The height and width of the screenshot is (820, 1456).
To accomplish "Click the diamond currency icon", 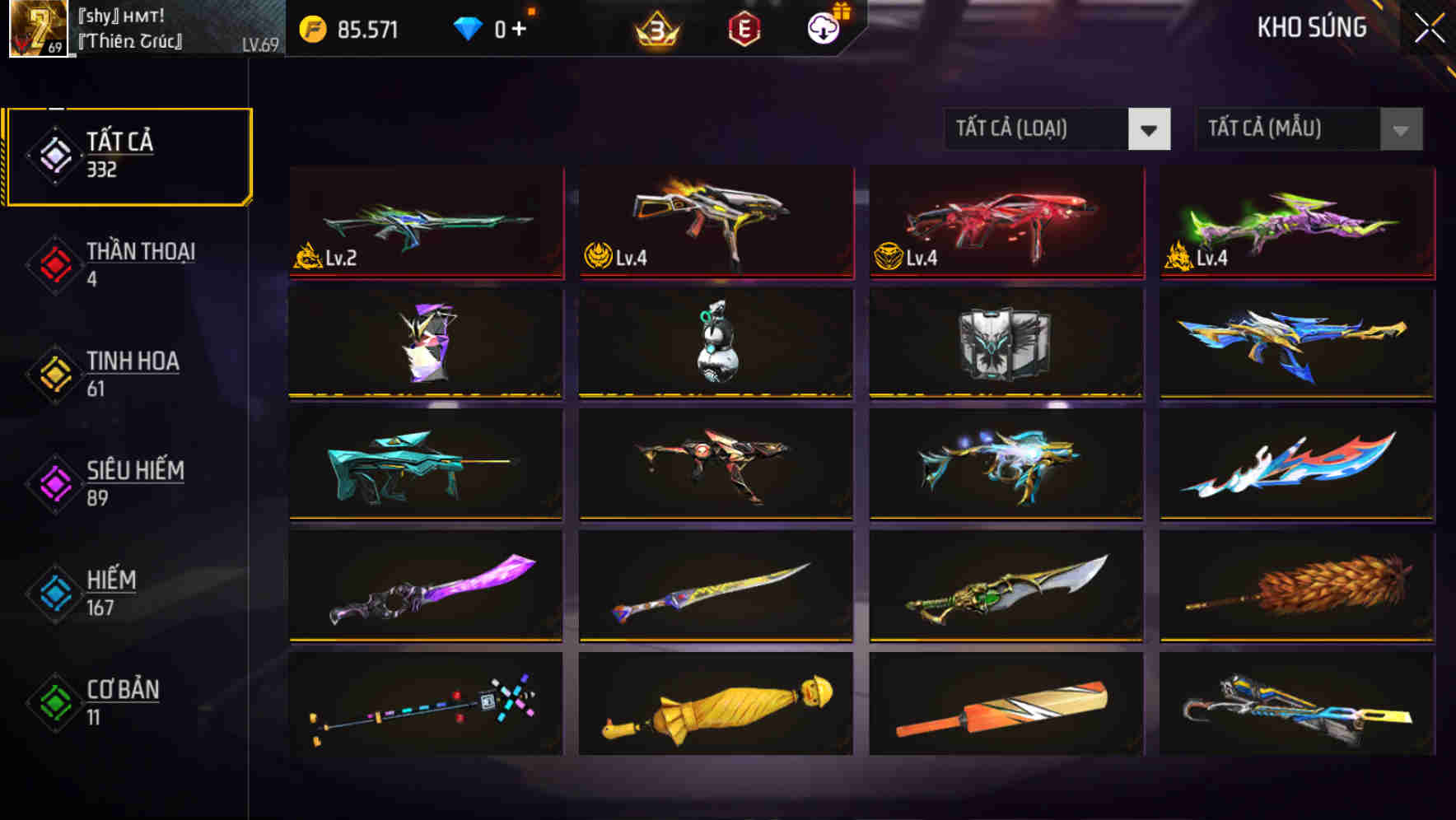I will (x=467, y=27).
